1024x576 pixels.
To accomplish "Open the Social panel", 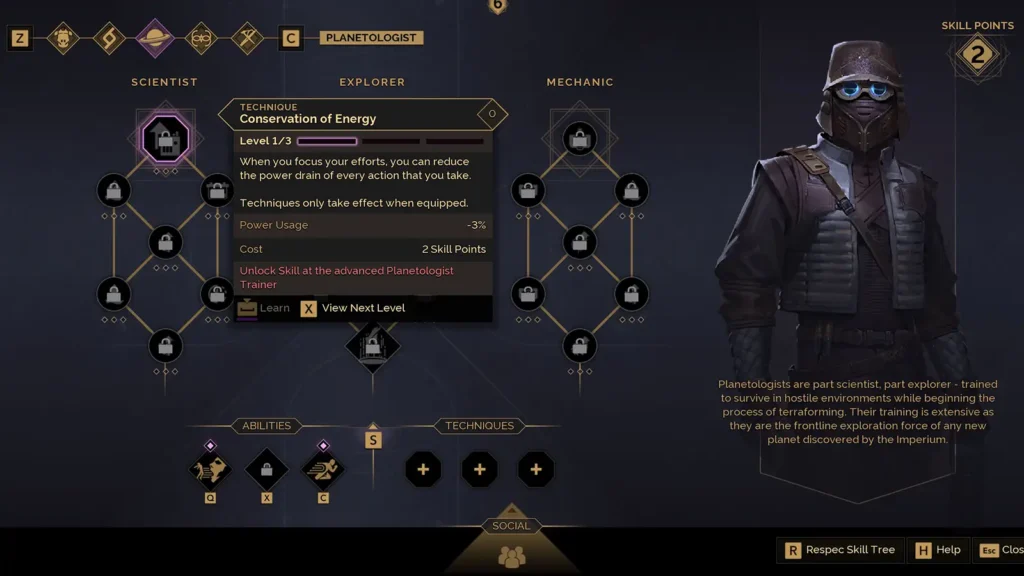I will pos(511,552).
